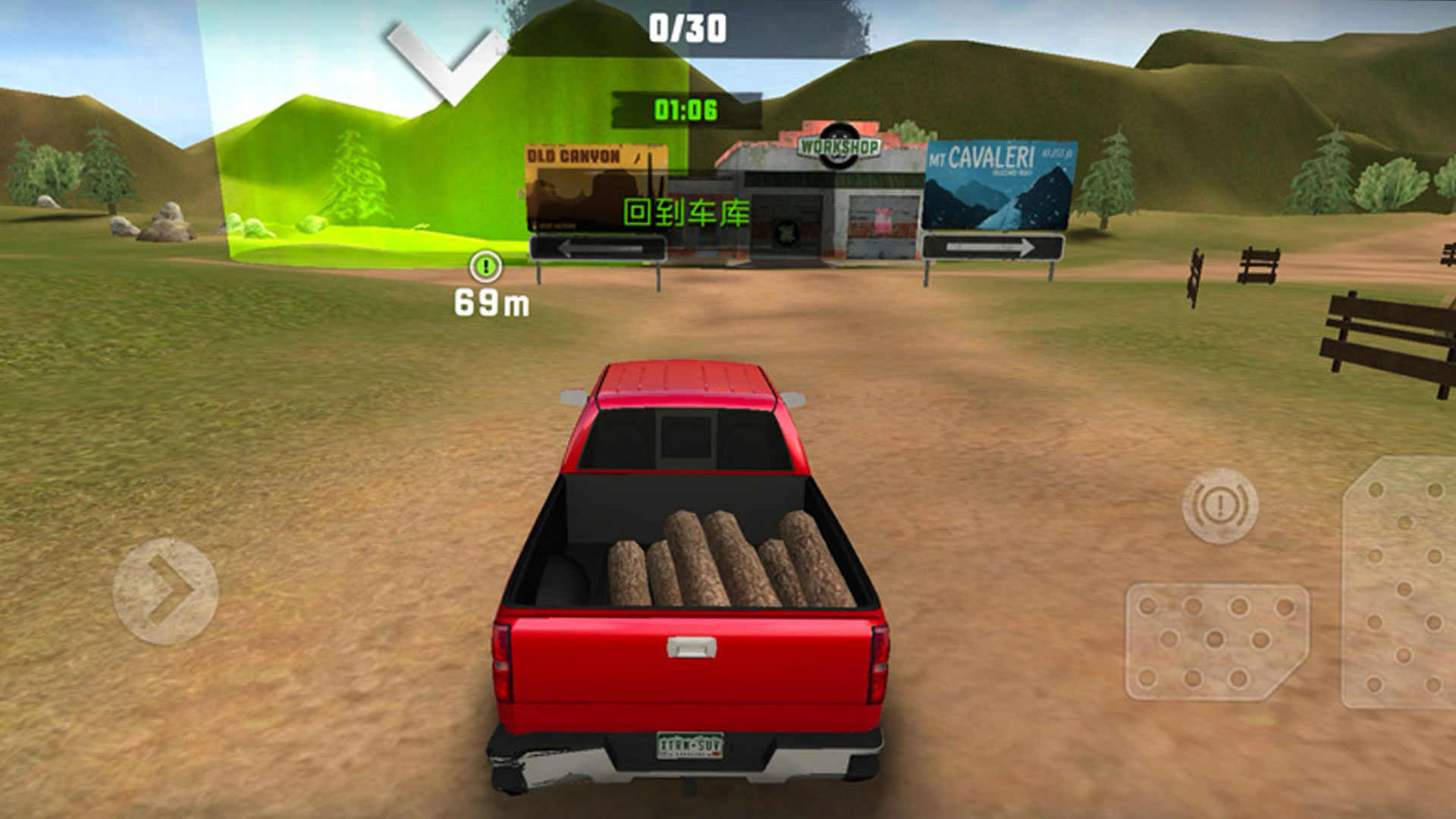Tap the chevron arrow steering button
Viewport: 1456px width, 819px height.
click(x=165, y=591)
